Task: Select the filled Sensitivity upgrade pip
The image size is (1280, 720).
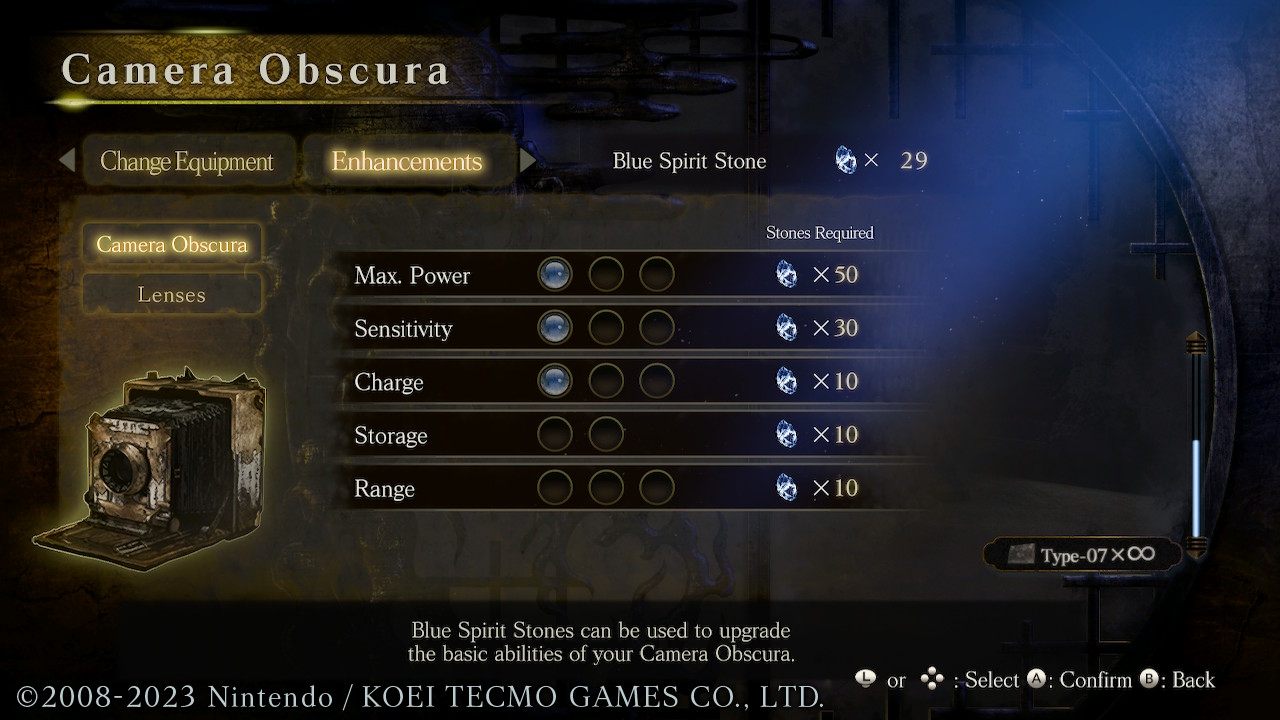Action: click(x=555, y=327)
